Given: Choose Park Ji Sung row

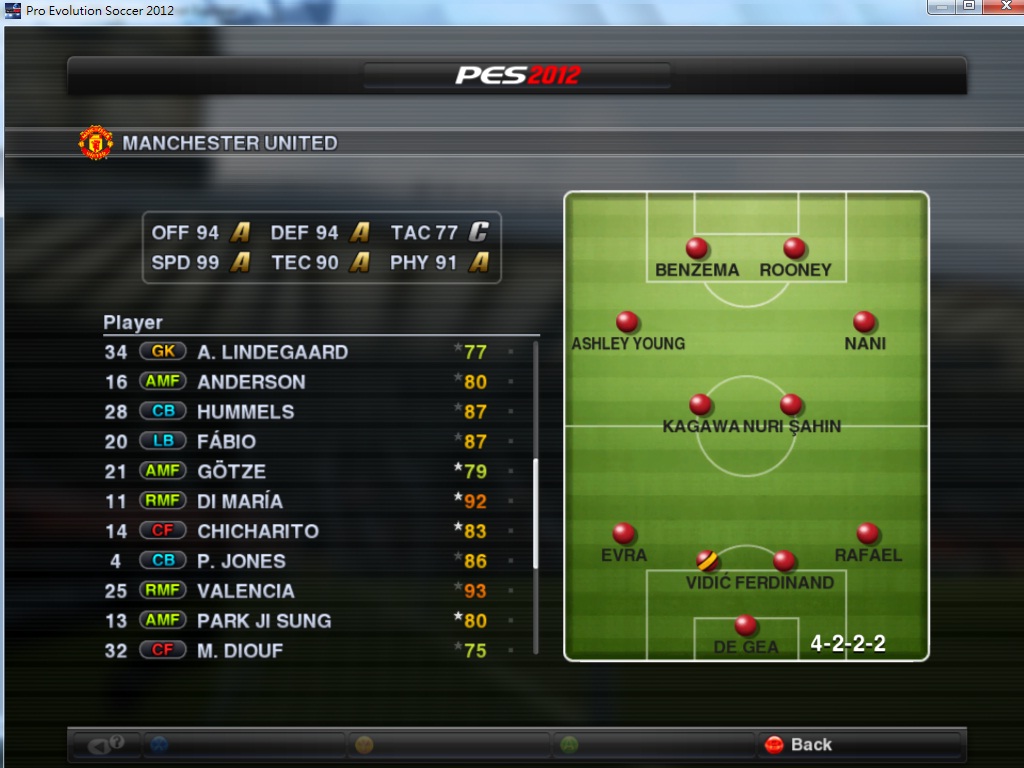Looking at the screenshot, I should pyautogui.click(x=264, y=621).
